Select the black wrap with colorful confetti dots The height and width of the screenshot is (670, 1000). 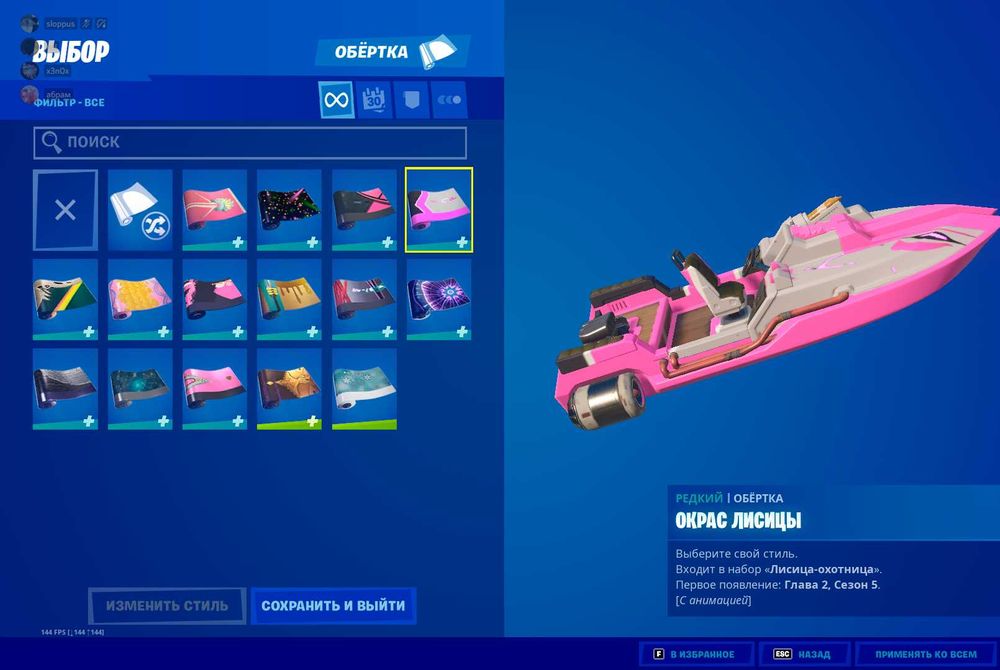tap(289, 210)
